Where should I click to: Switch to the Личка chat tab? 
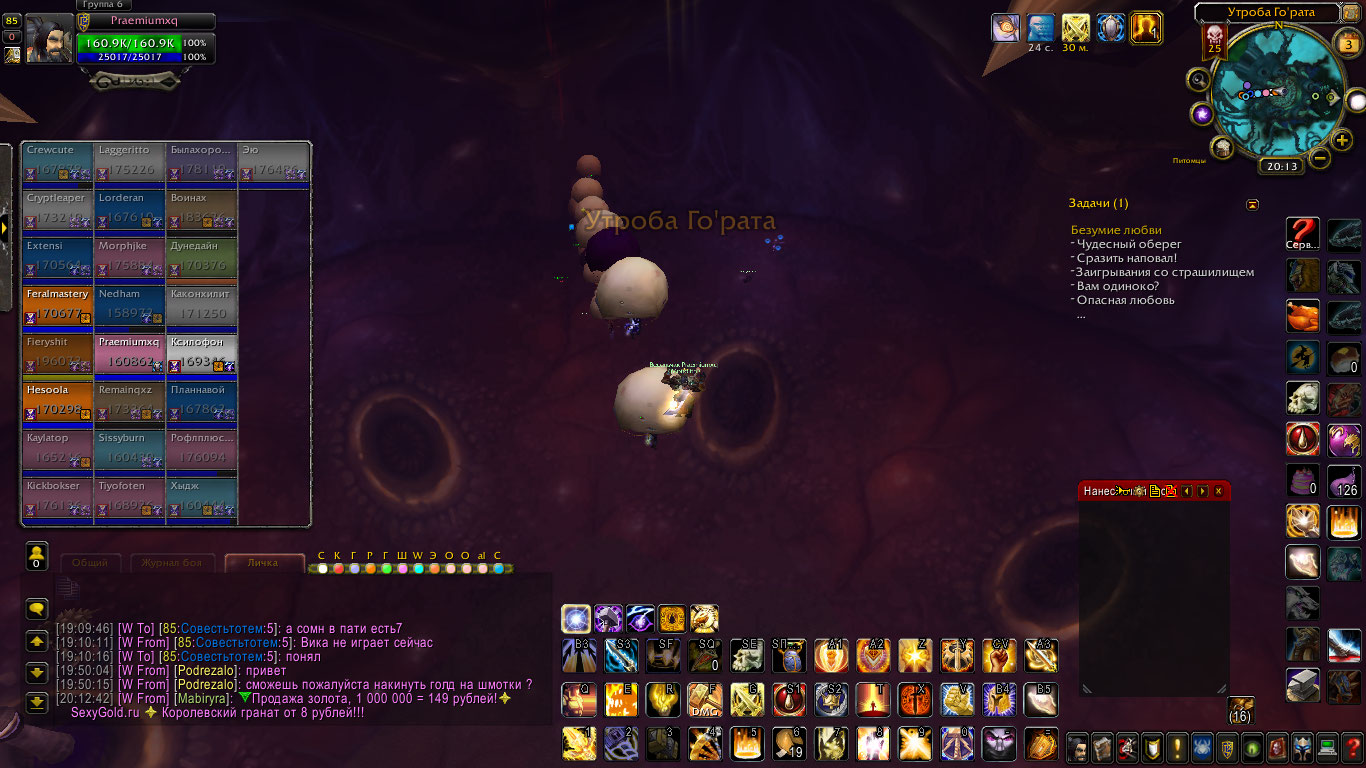coord(264,563)
